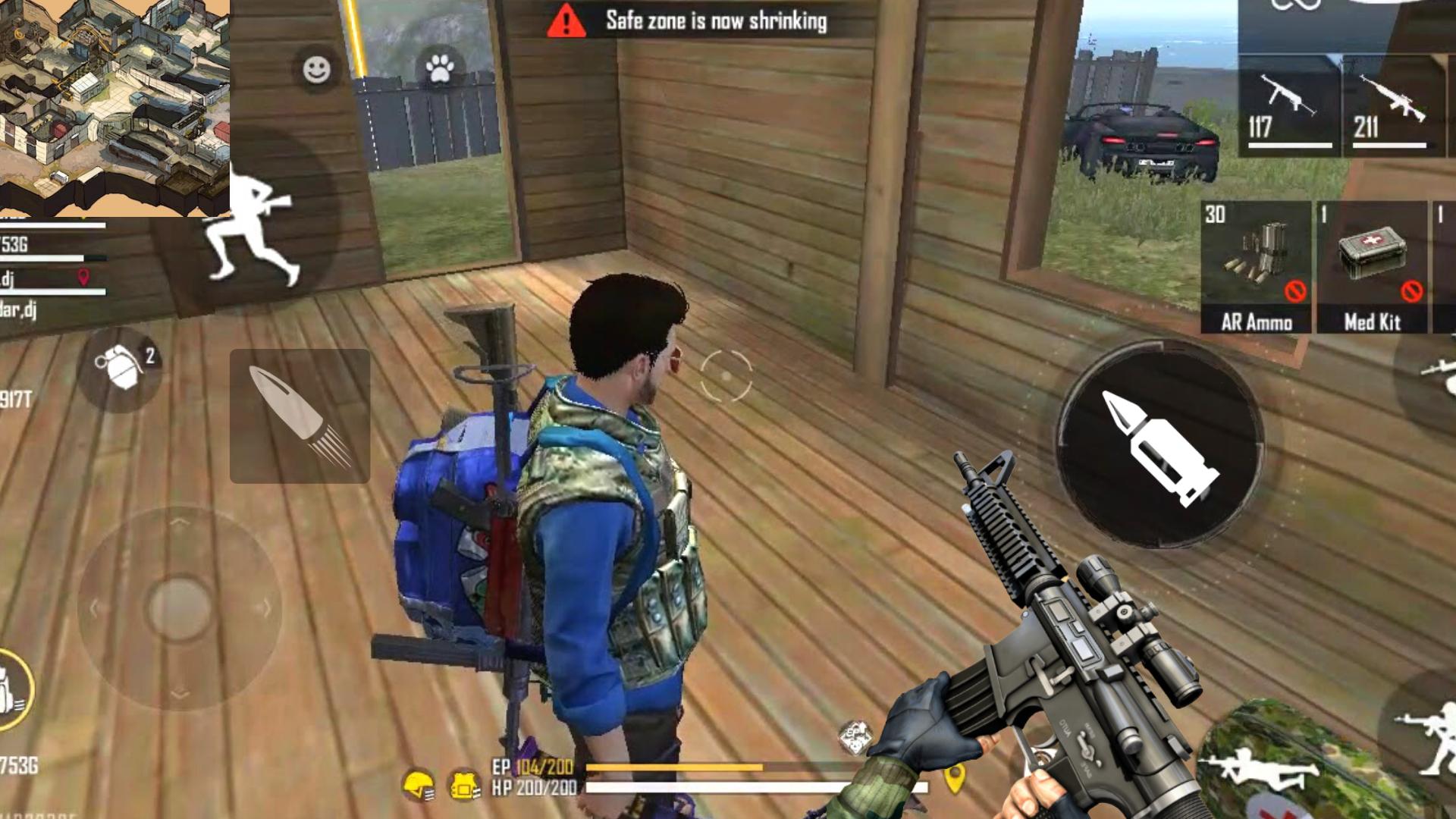Expand the minimap to full map view
Image resolution: width=1456 pixels, height=819 pixels.
[x=114, y=106]
